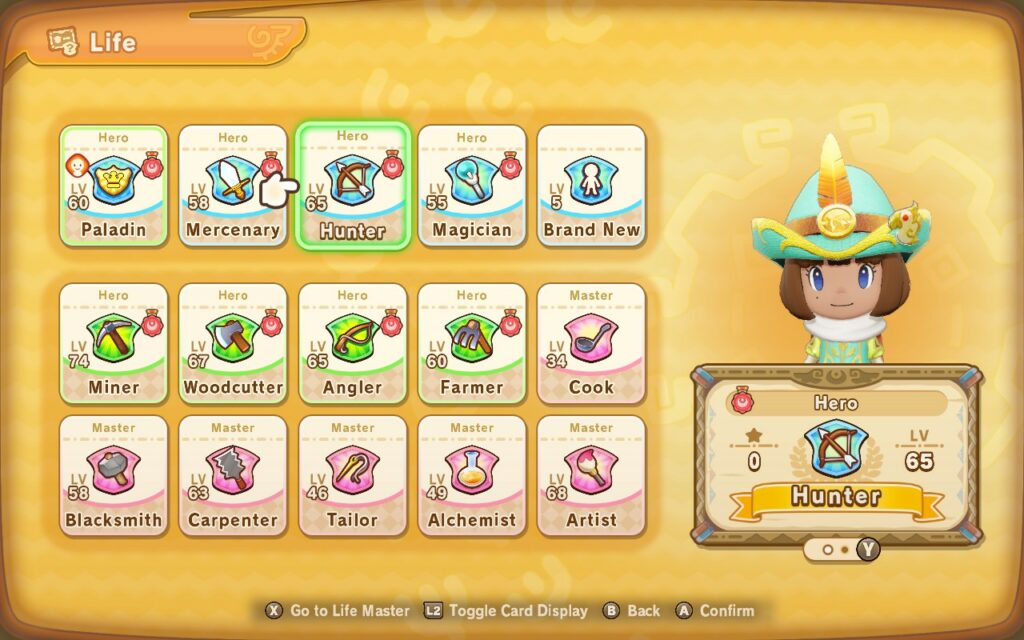Image resolution: width=1024 pixels, height=640 pixels.
Task: Select the Carpenter life card
Action: tap(232, 476)
